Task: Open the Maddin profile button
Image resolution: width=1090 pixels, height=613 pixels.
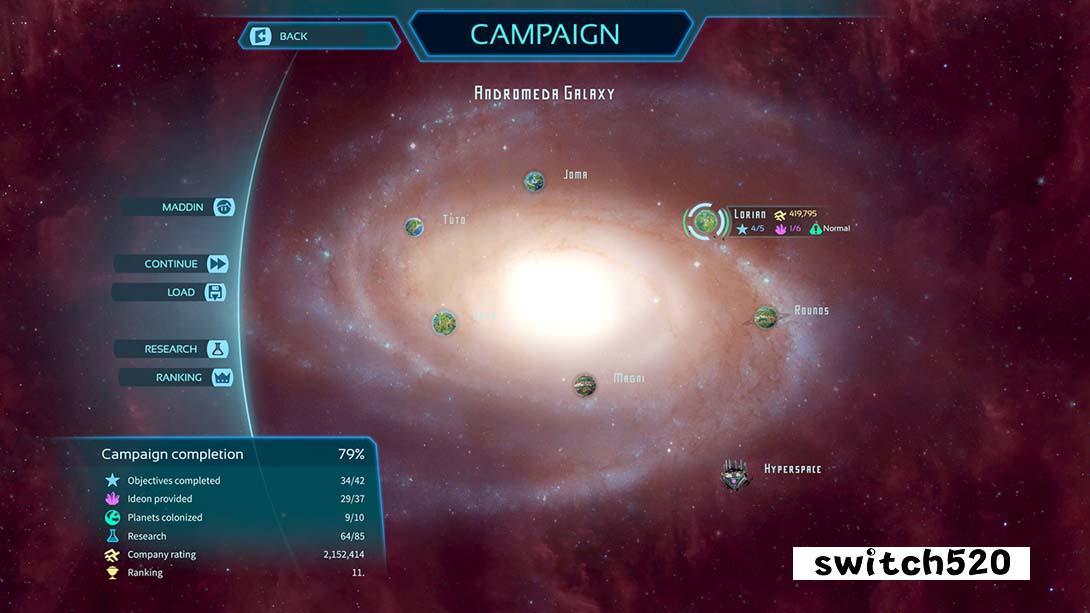Action: [178, 207]
